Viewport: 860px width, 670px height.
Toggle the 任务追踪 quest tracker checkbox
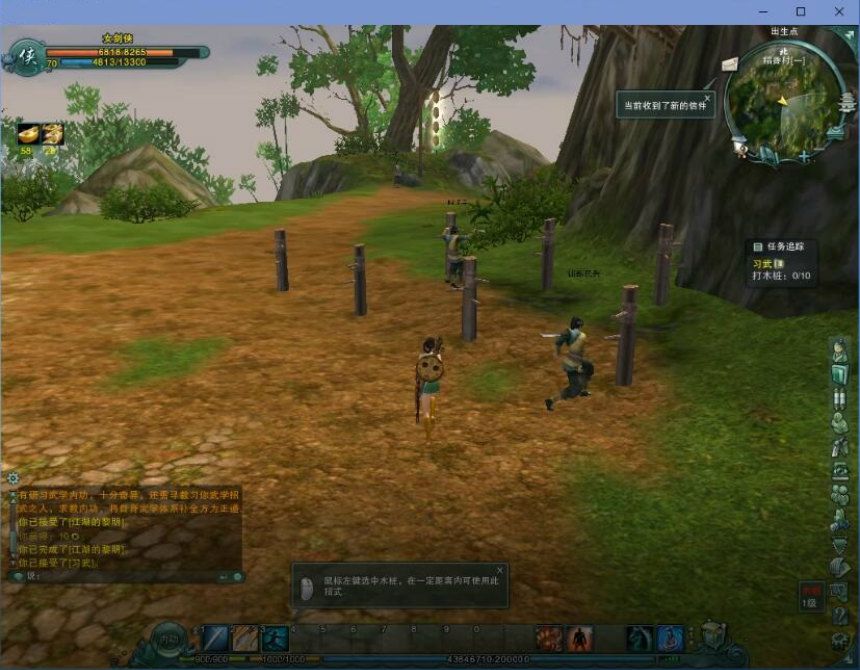[757, 245]
